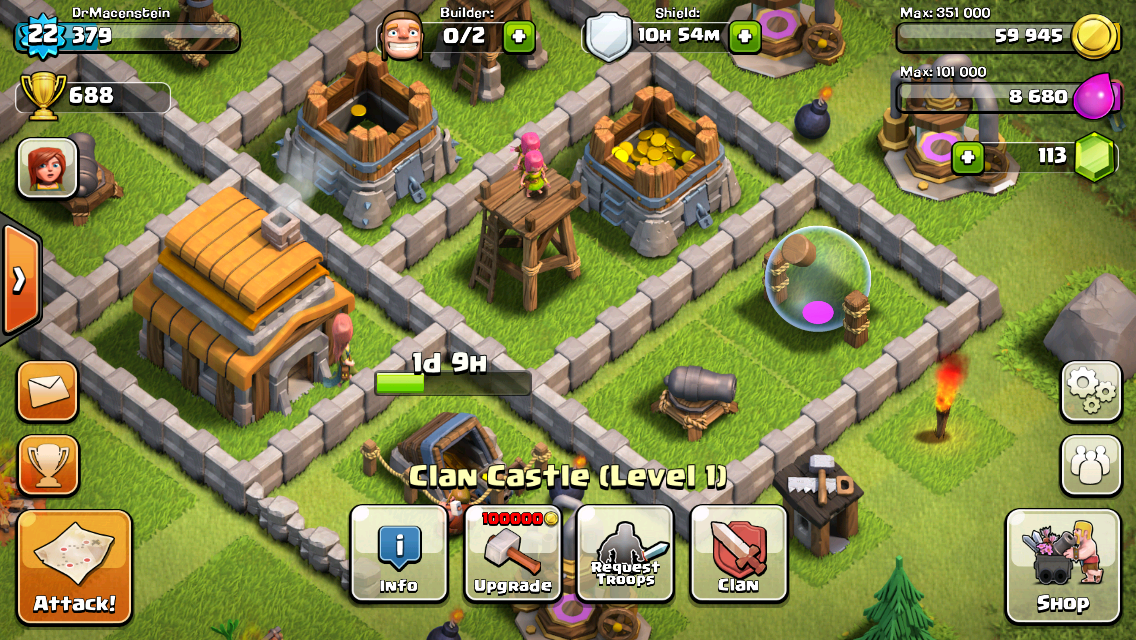Tap the red-haired hero portrait
This screenshot has height=640, width=1136.
coord(47,168)
